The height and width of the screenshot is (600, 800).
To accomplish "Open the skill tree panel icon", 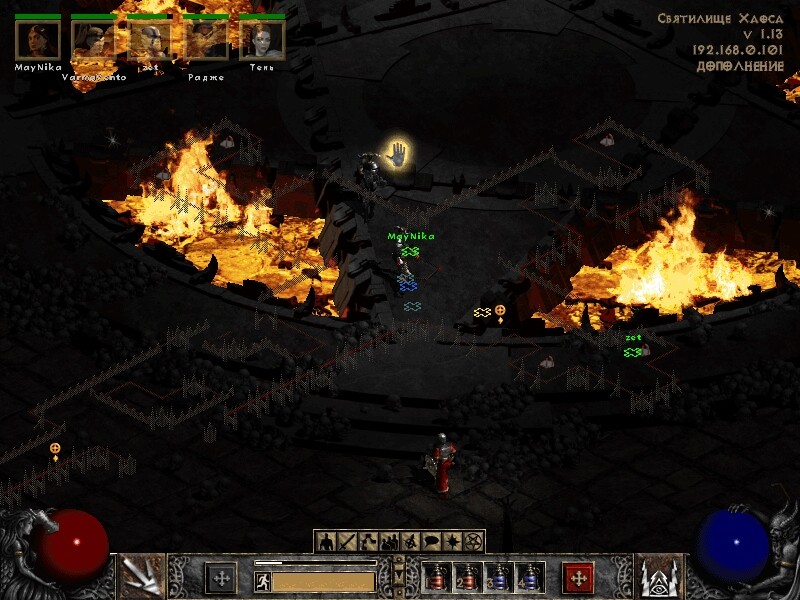I will (368, 542).
